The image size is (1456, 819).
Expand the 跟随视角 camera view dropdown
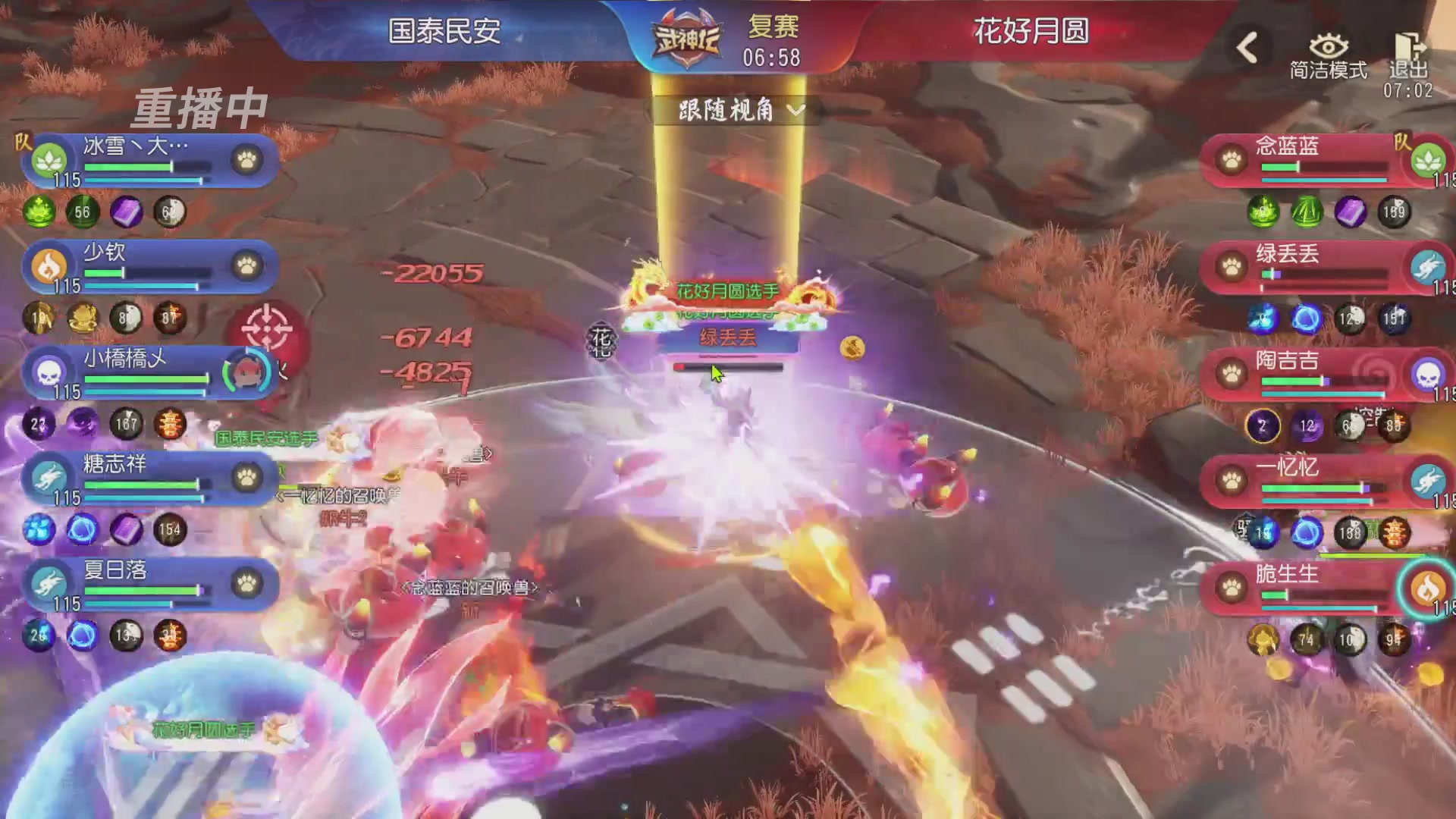coord(737,111)
